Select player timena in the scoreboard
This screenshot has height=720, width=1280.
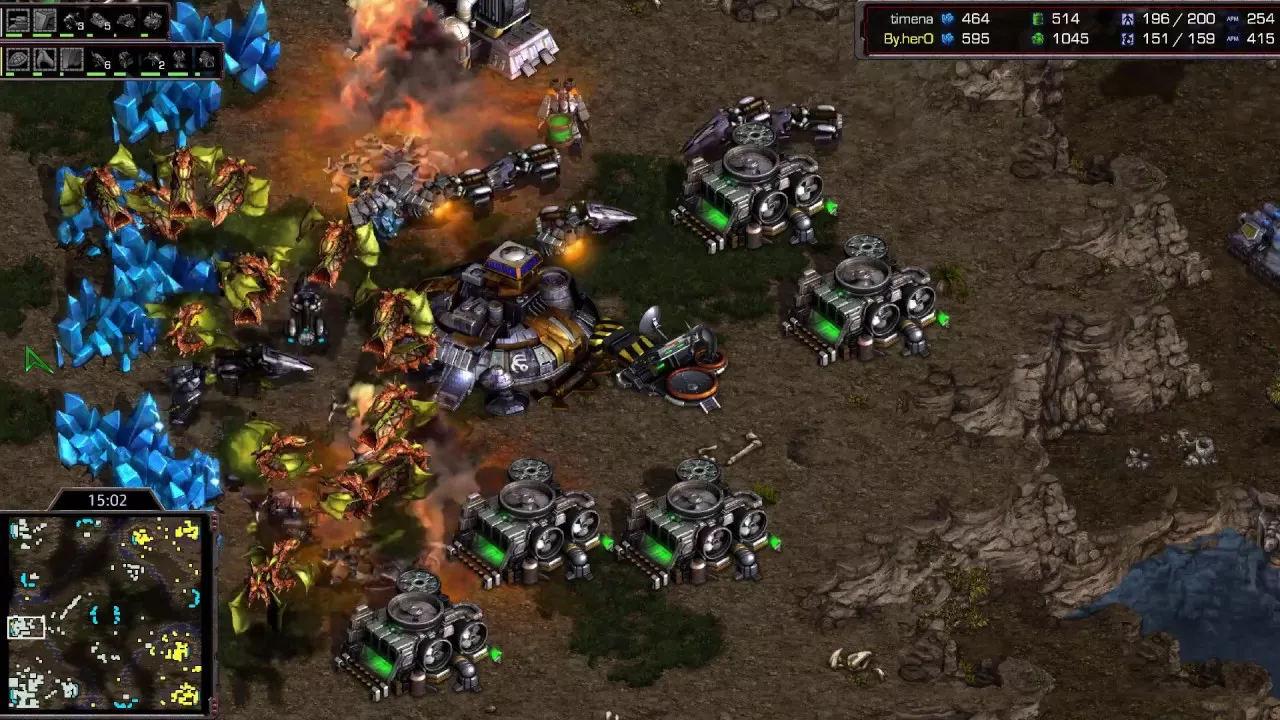click(x=911, y=19)
